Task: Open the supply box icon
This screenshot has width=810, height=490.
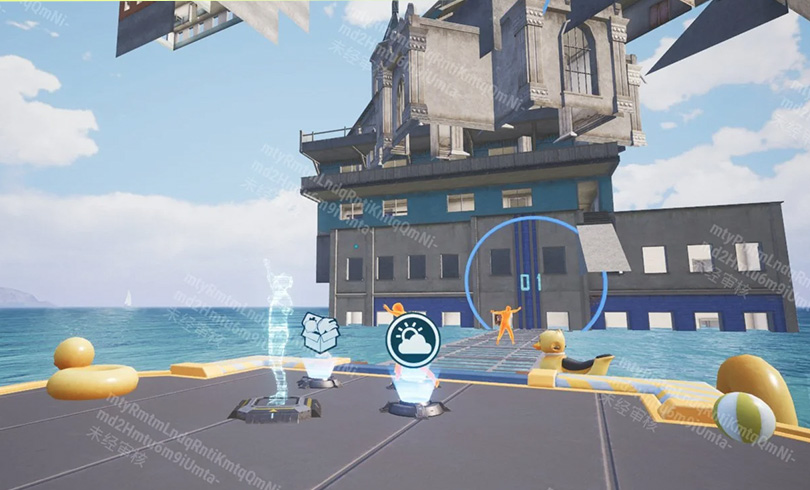Action: pos(320,332)
